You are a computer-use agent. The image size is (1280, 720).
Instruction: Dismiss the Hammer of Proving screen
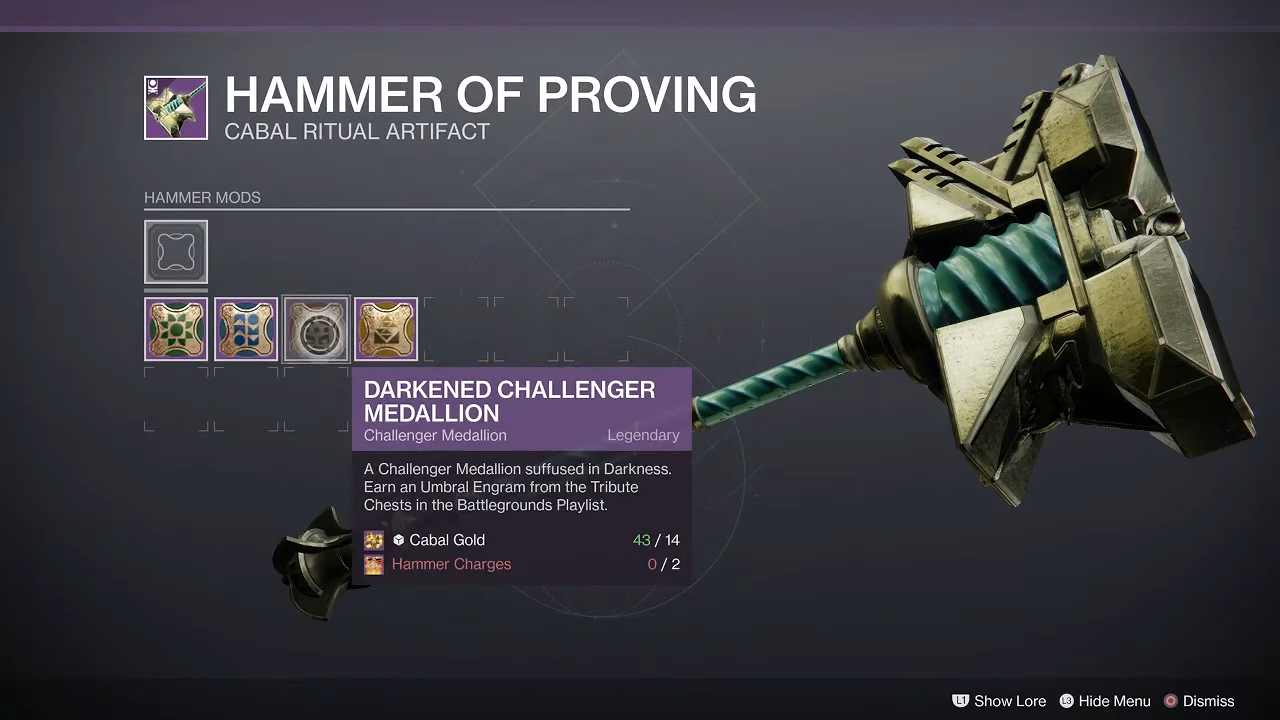[1198, 701]
